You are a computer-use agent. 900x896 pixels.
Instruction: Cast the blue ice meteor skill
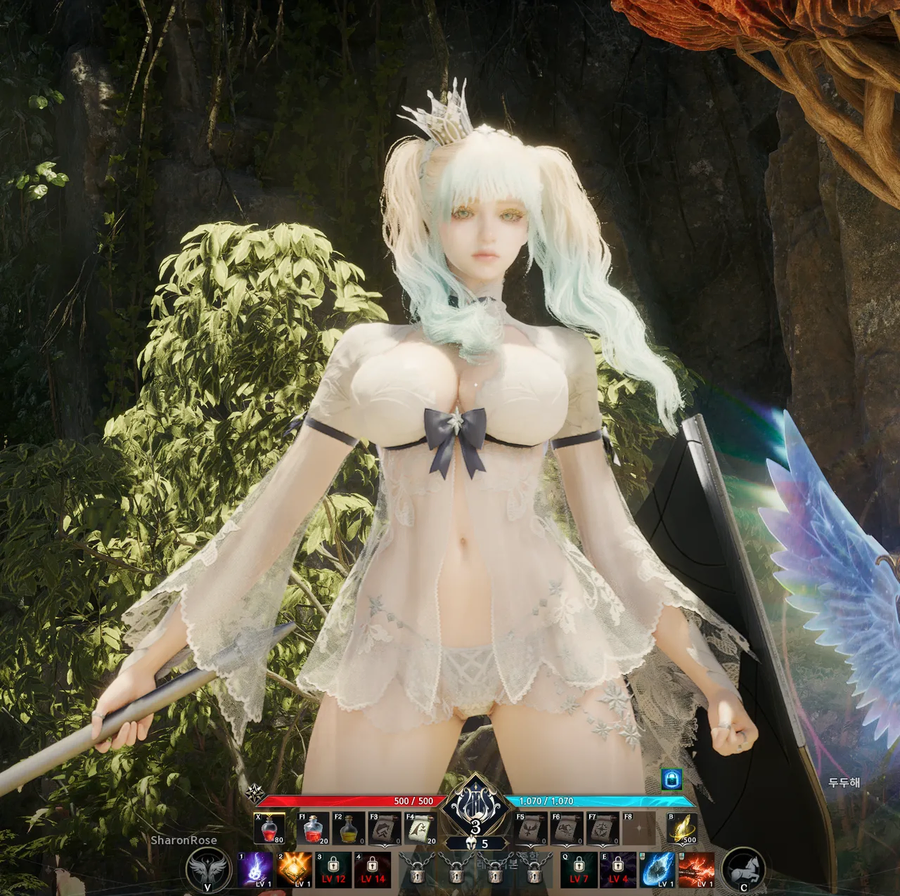pos(657,870)
